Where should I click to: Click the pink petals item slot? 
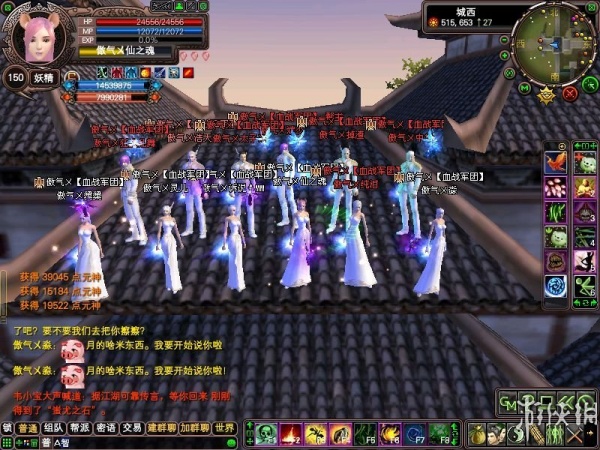[x=557, y=187]
